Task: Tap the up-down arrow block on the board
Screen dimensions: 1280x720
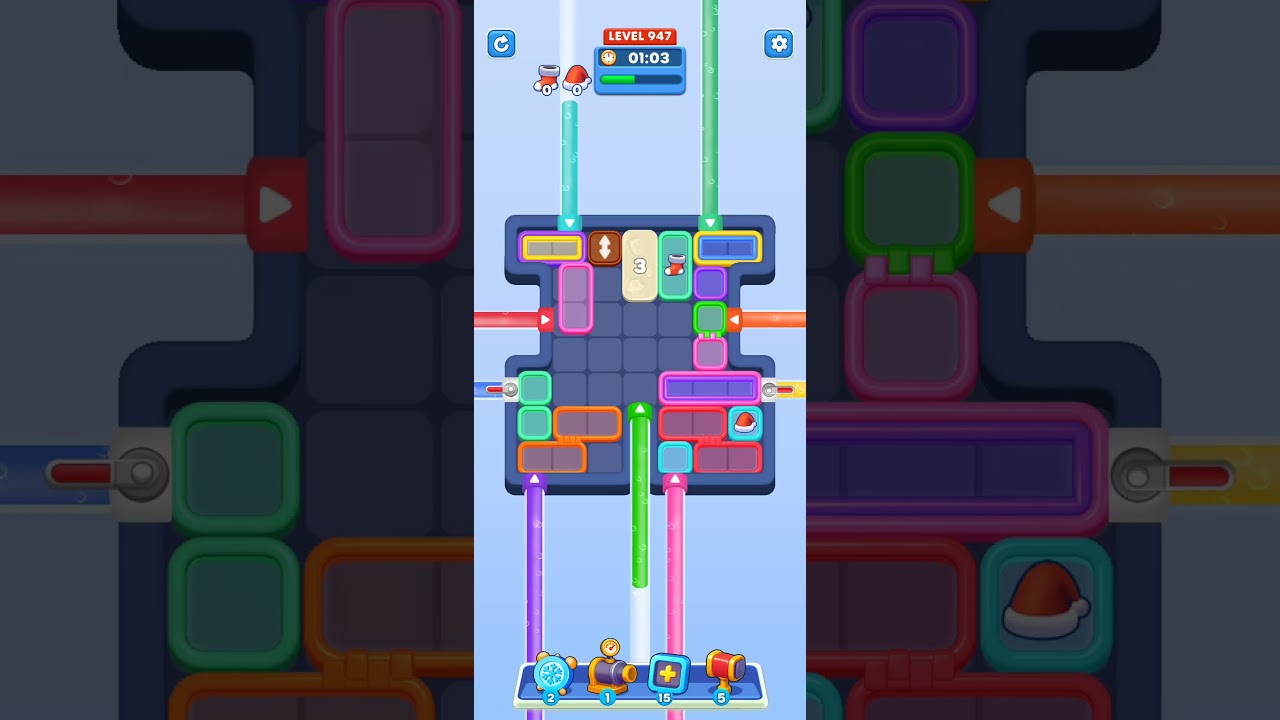Action: [605, 246]
